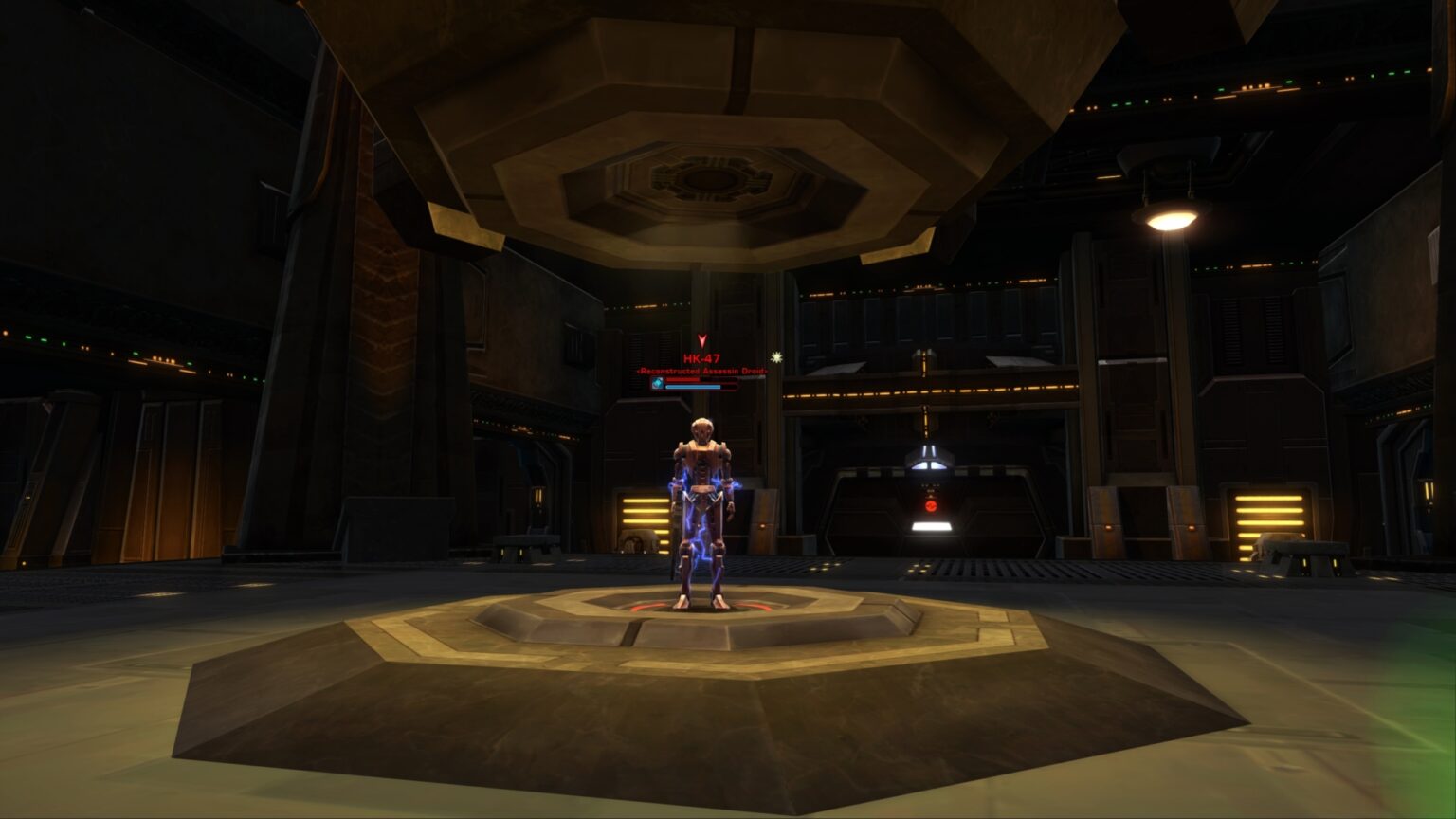Click the yellow striped light panel left of HK-47
This screenshot has height=819, width=1456.
645,512
